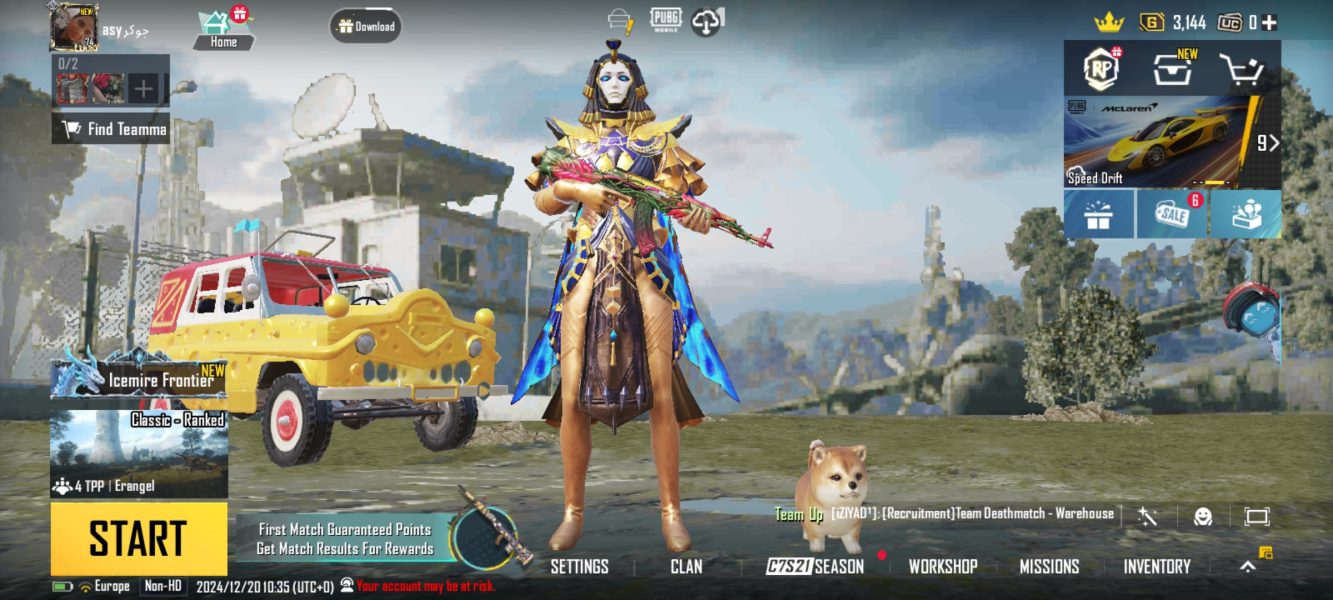This screenshot has width=1333, height=600.
Task: Open the Royale Pass RP icon
Action: (x=1102, y=69)
